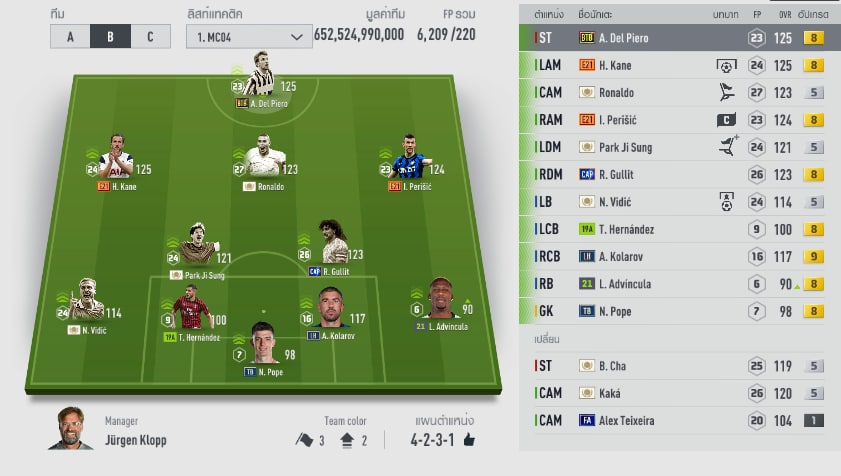Screen dimensions: 841x476
Task: Choose H. Kane row in the lineup list
Action: pos(680,65)
